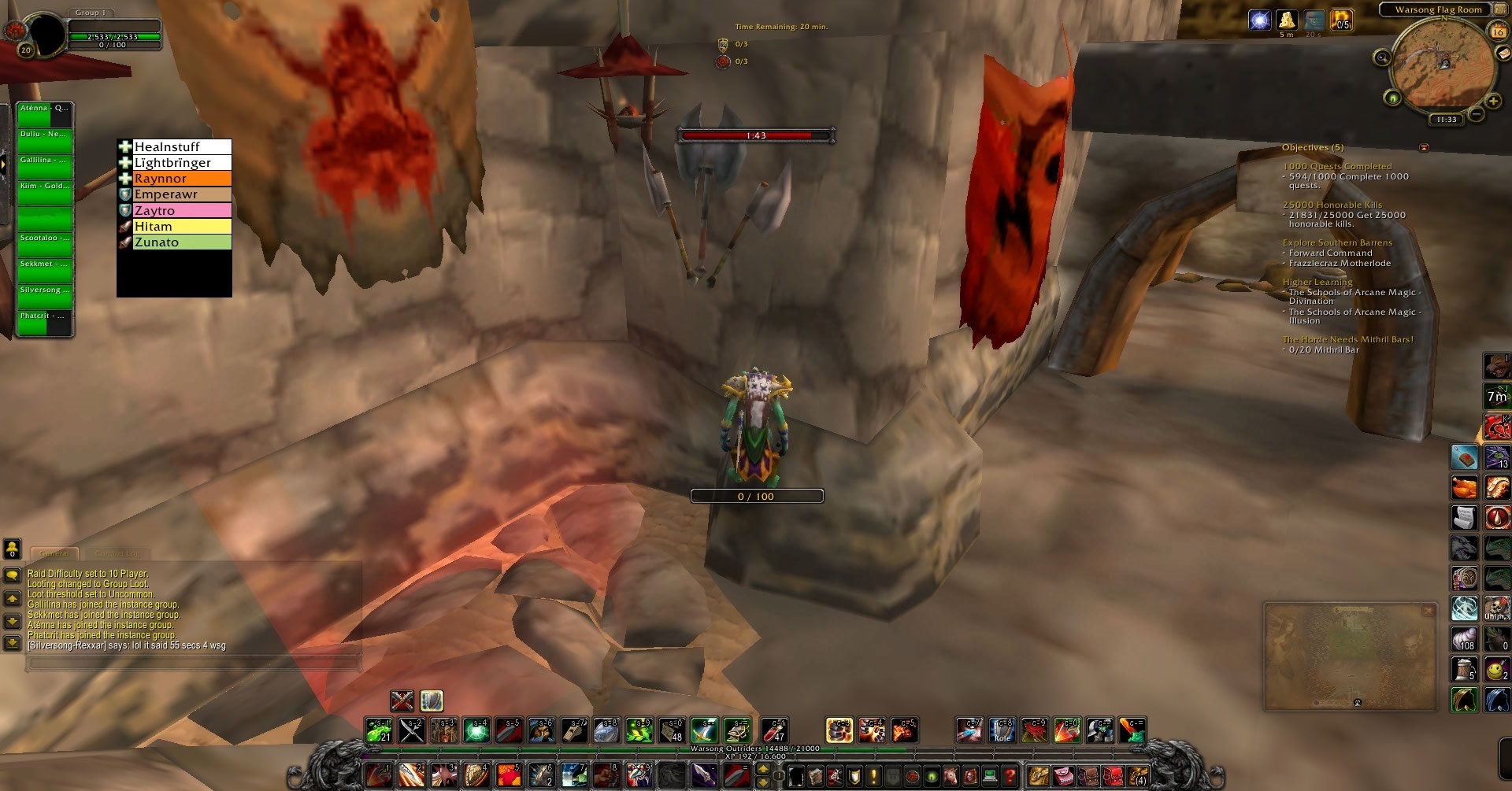
Task: Select raid member Aténna's frame
Action: point(45,115)
